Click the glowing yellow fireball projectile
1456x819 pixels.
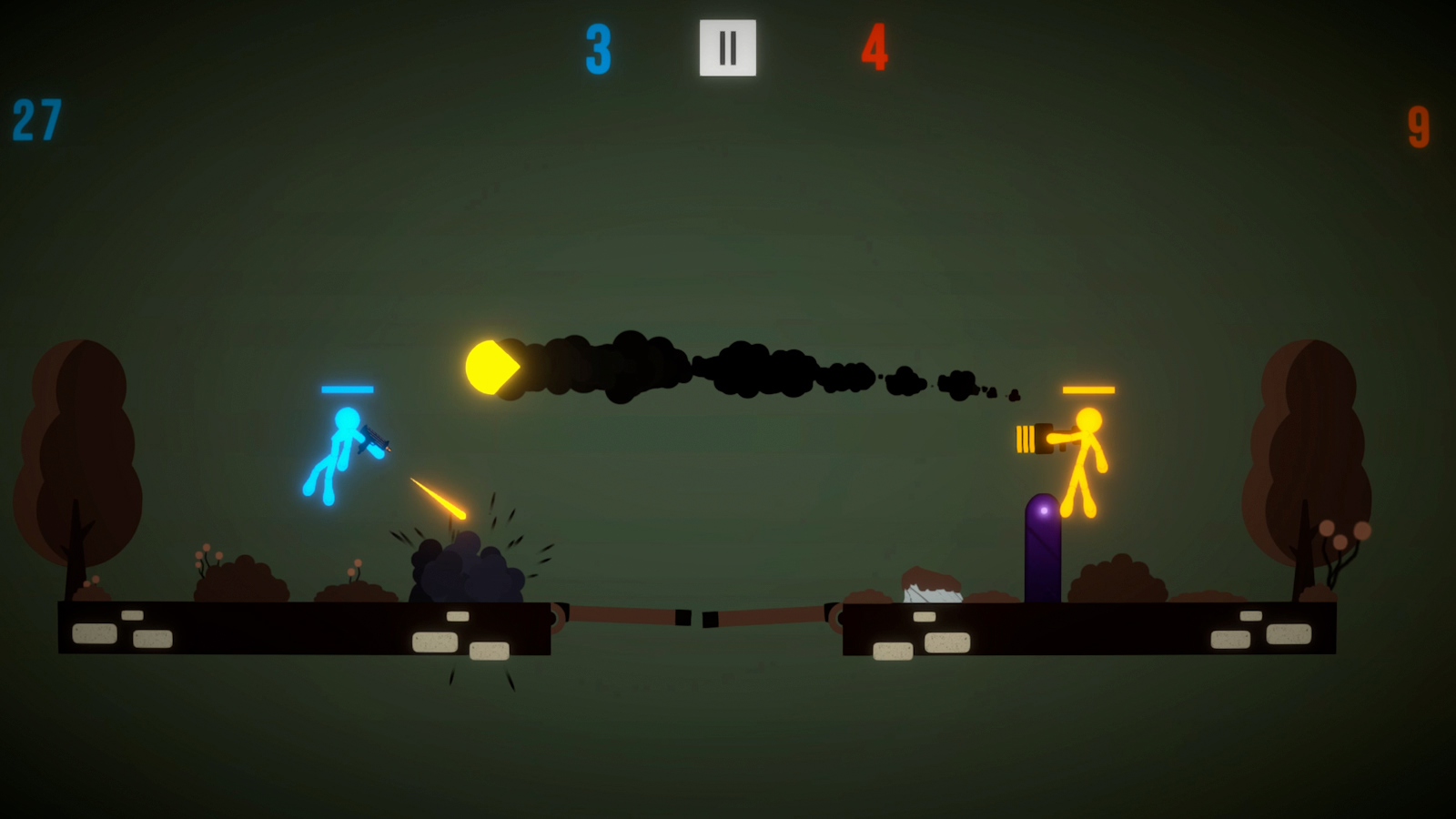pos(491,367)
